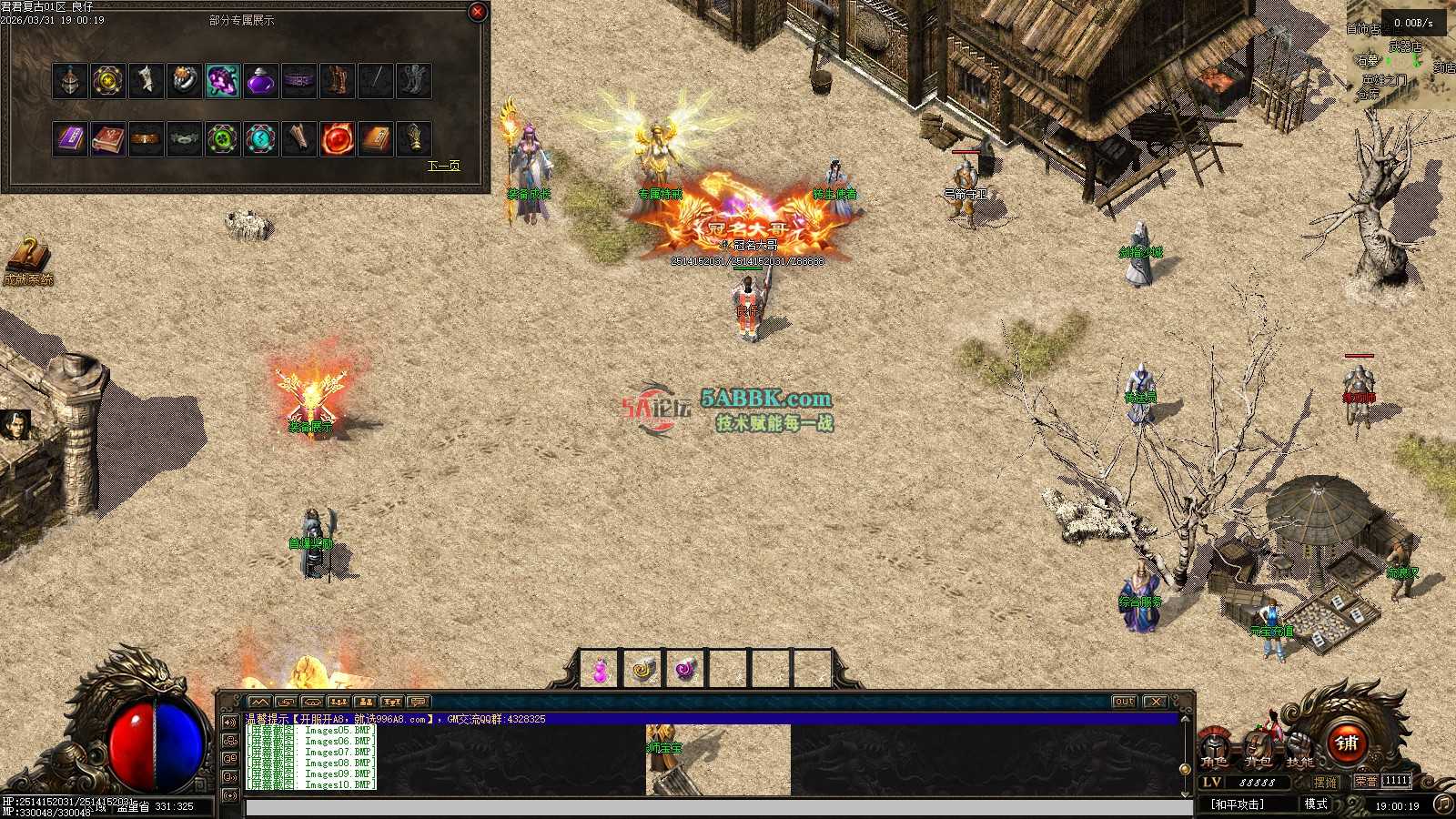Go to next page via 下一页

443,166
